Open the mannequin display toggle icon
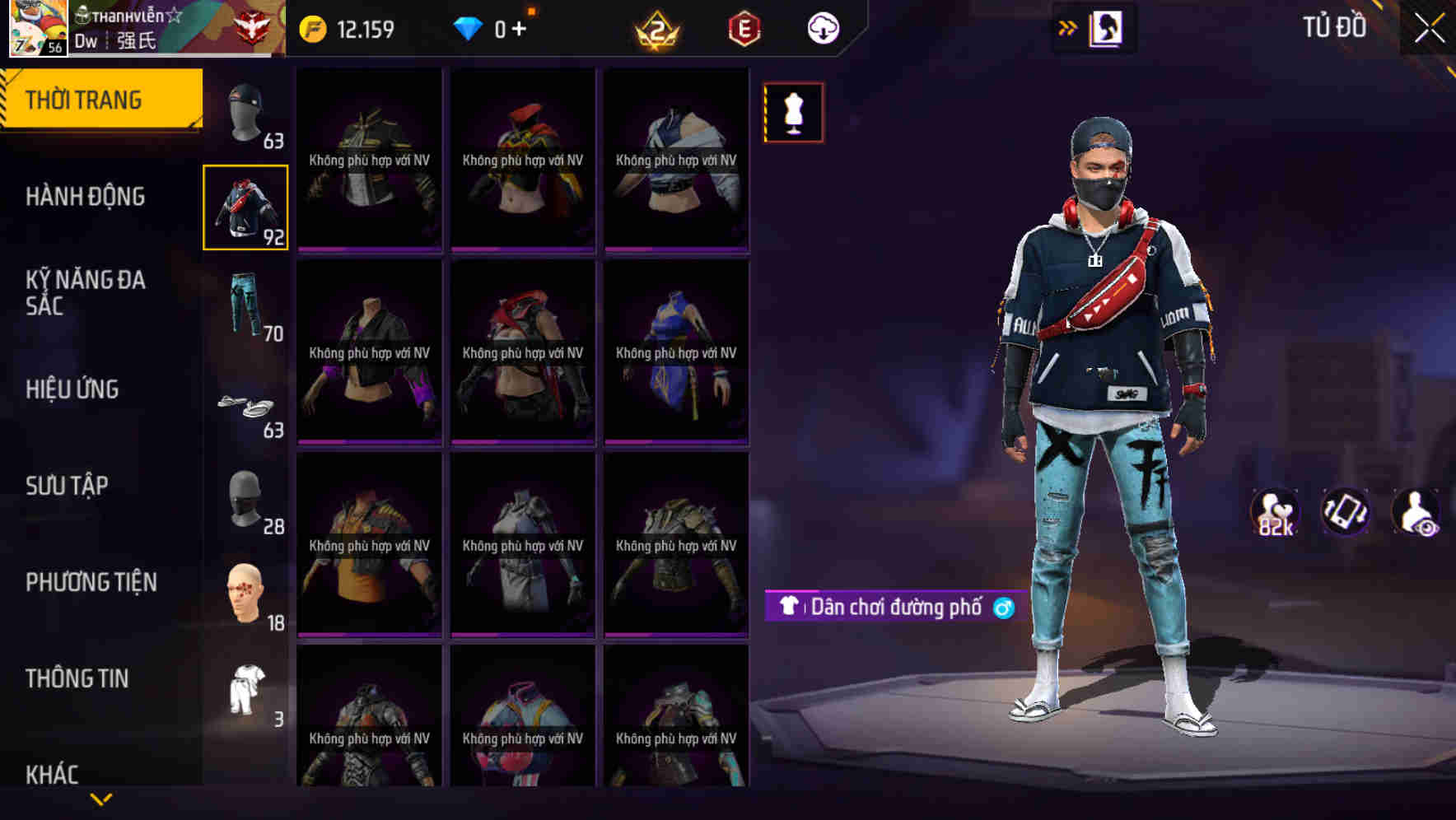Viewport: 1456px width, 820px height. click(793, 112)
